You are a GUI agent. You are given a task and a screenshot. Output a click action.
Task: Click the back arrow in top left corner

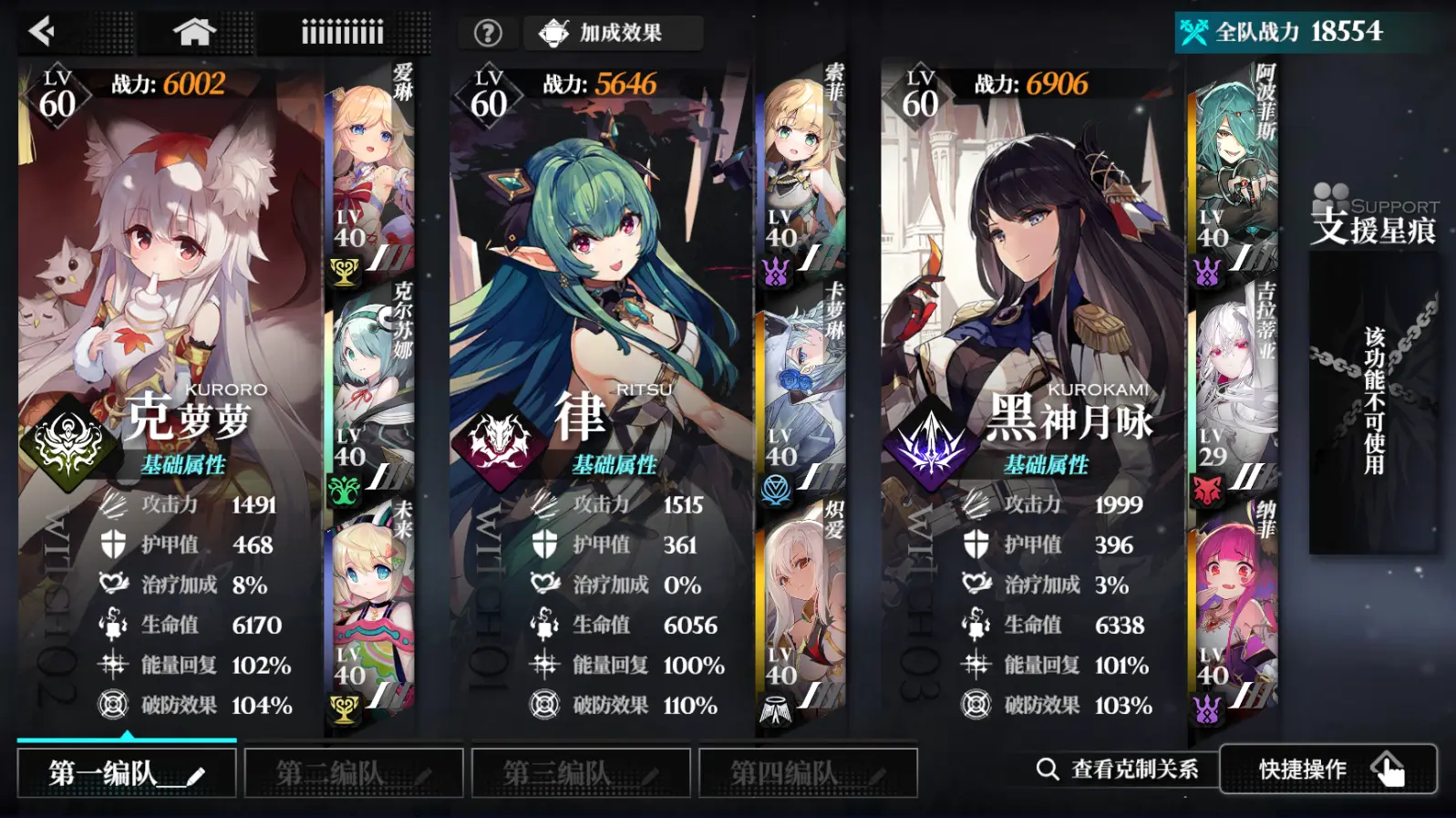point(41,32)
